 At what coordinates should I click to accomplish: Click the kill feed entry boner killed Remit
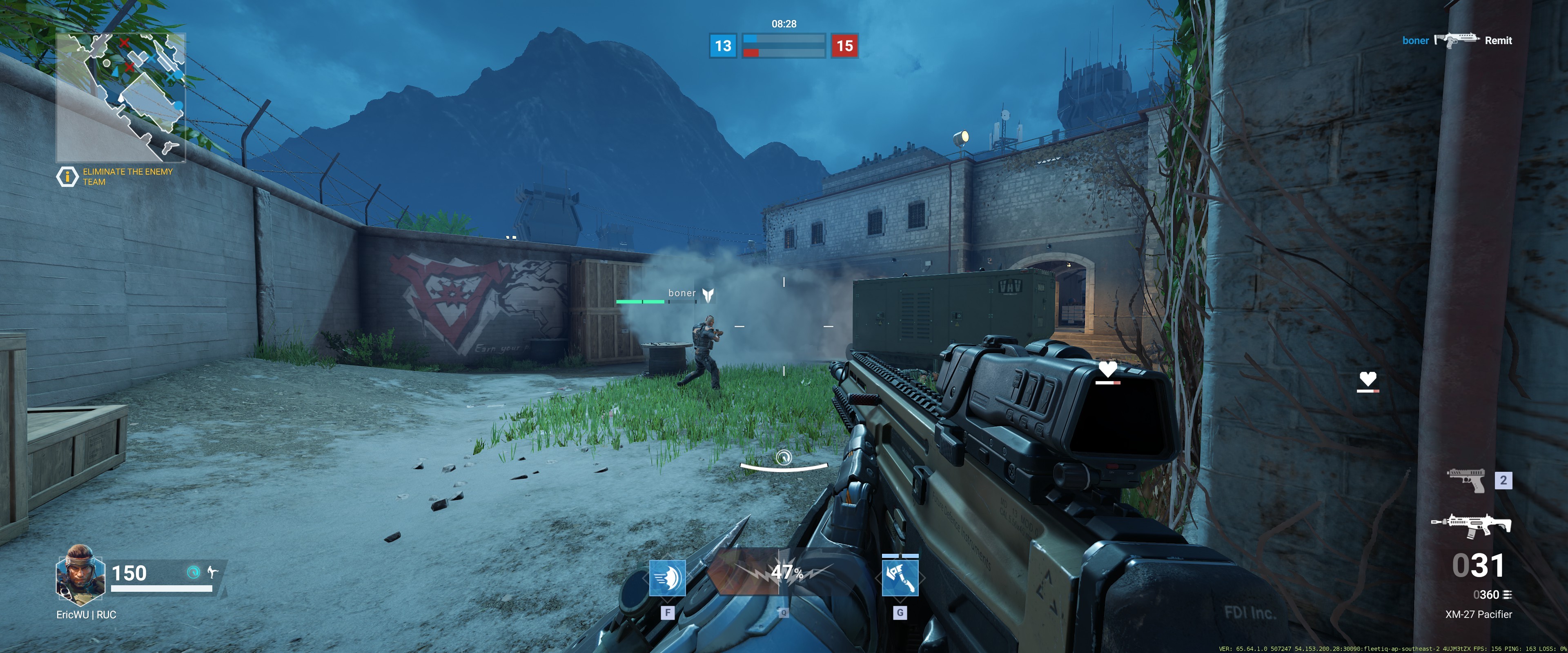click(1457, 41)
